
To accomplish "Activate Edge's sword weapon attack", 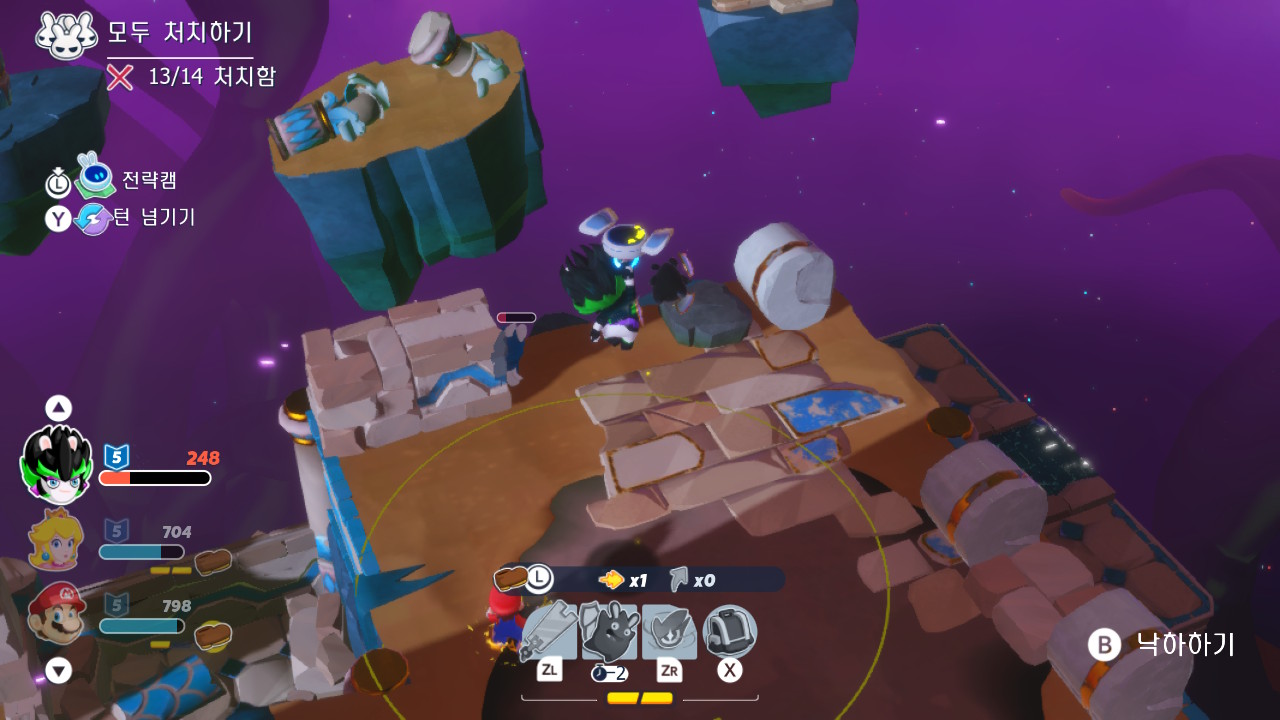I will [548, 630].
